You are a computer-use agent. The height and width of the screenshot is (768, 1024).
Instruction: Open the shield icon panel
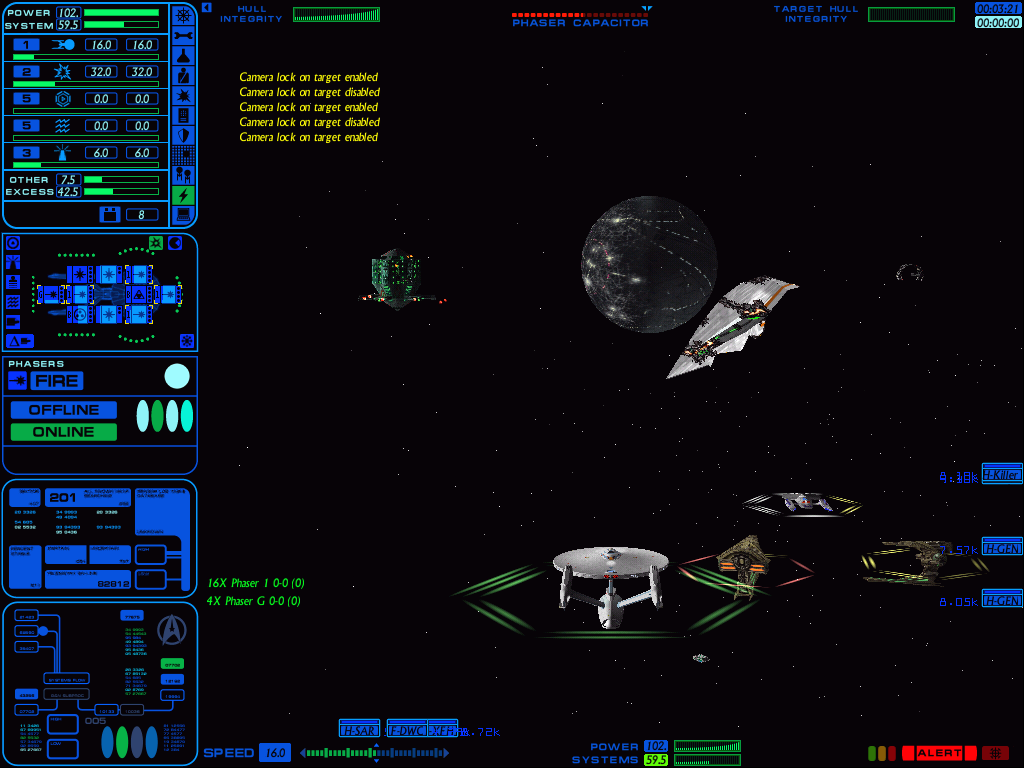tap(183, 135)
